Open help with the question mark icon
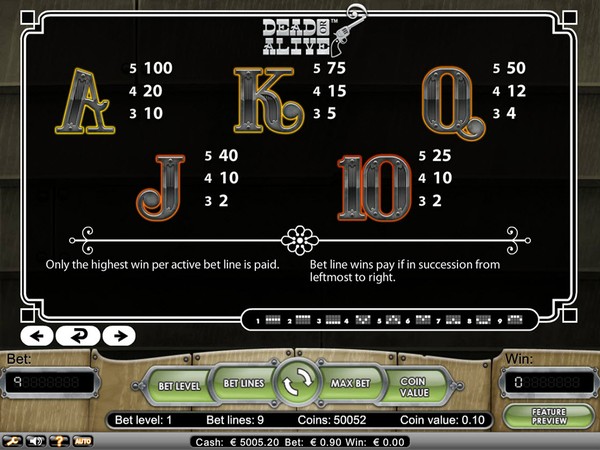 [x=60, y=440]
